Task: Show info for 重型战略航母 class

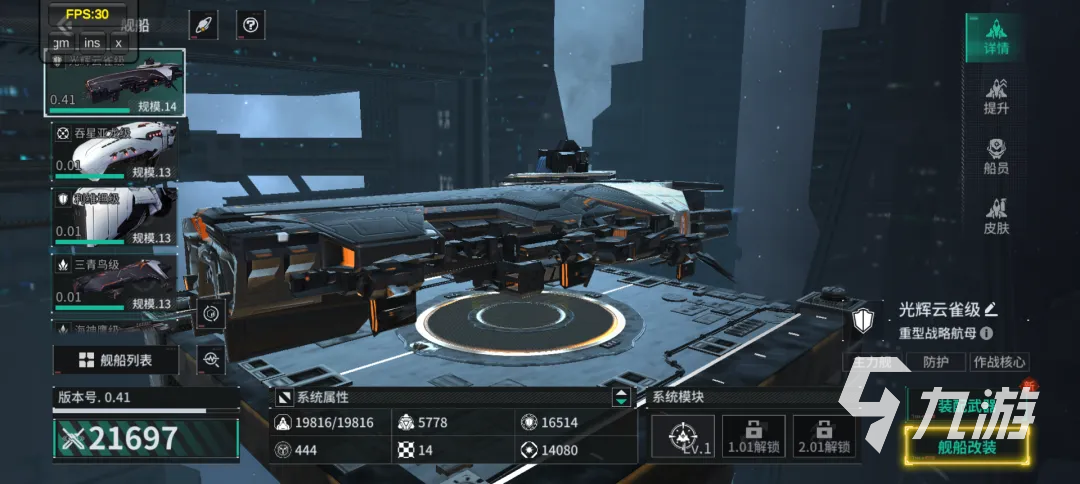Action: pos(987,333)
